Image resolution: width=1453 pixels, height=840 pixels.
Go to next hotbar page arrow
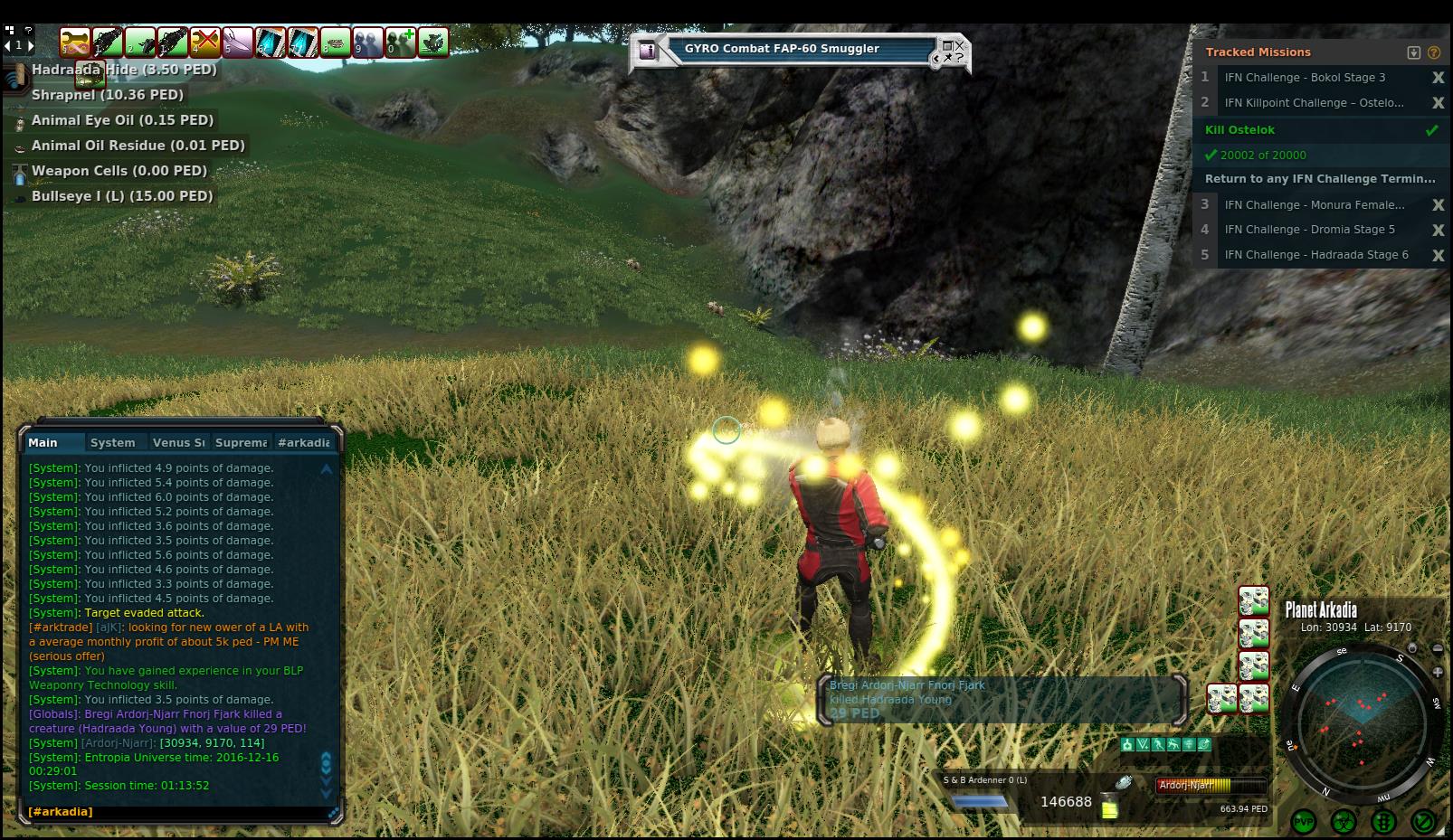(31, 44)
